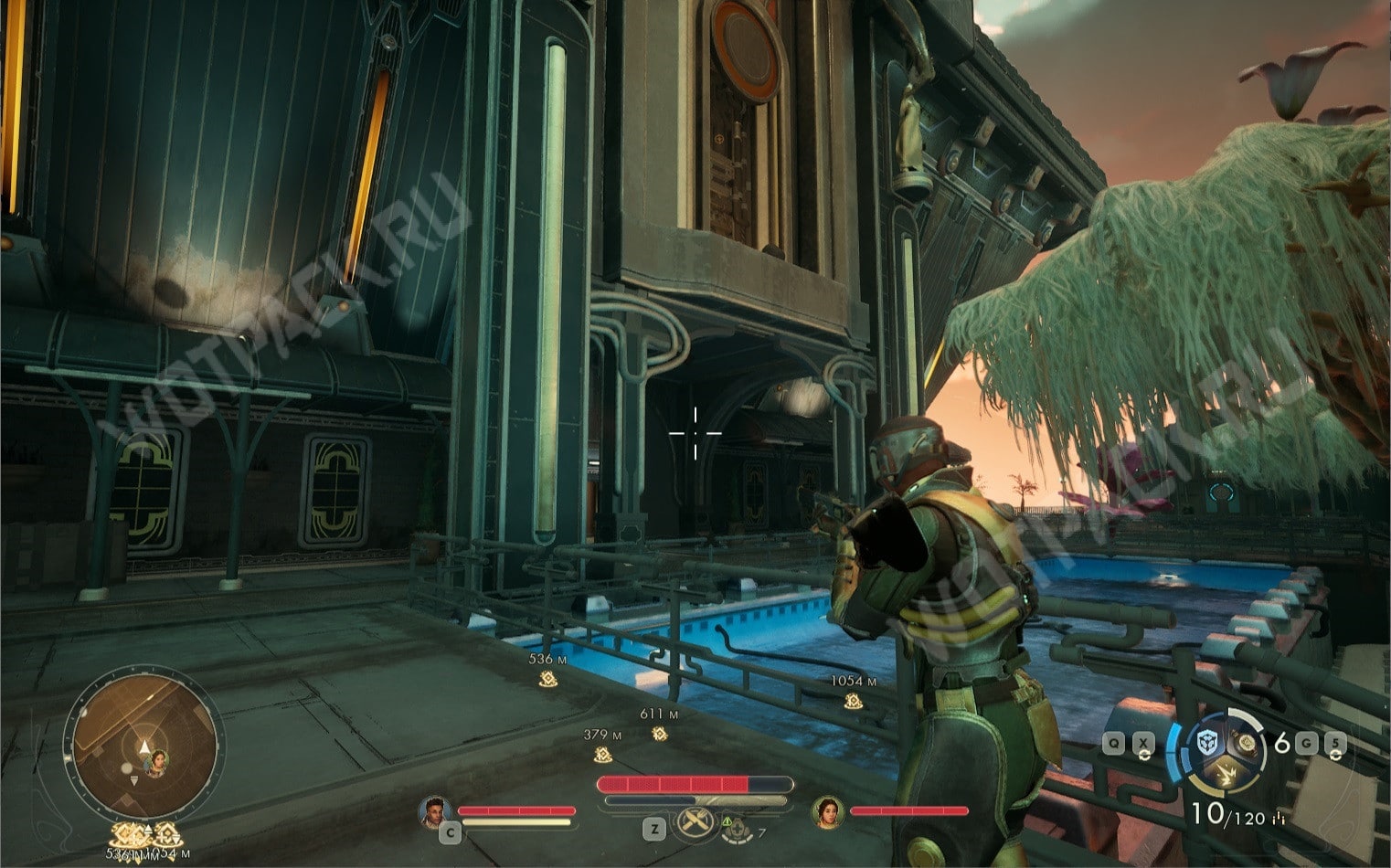Select the pocket watch gadget
Screen dimensions: 1391x868
click(1245, 744)
